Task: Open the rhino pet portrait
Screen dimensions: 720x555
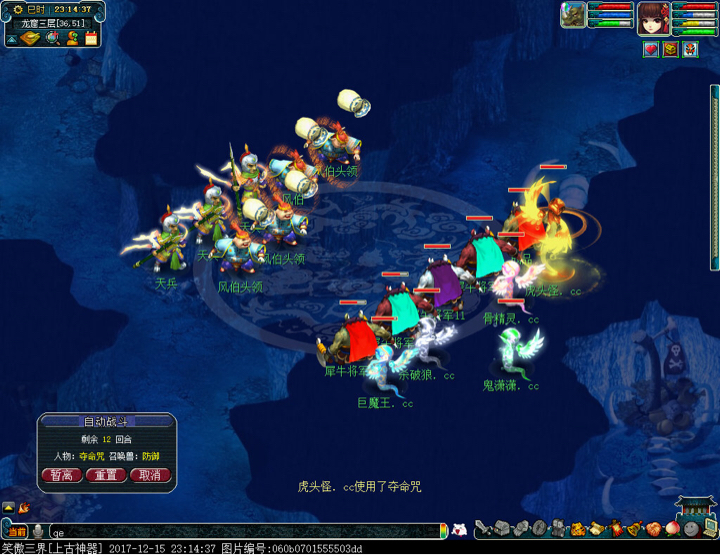Action: point(573,15)
